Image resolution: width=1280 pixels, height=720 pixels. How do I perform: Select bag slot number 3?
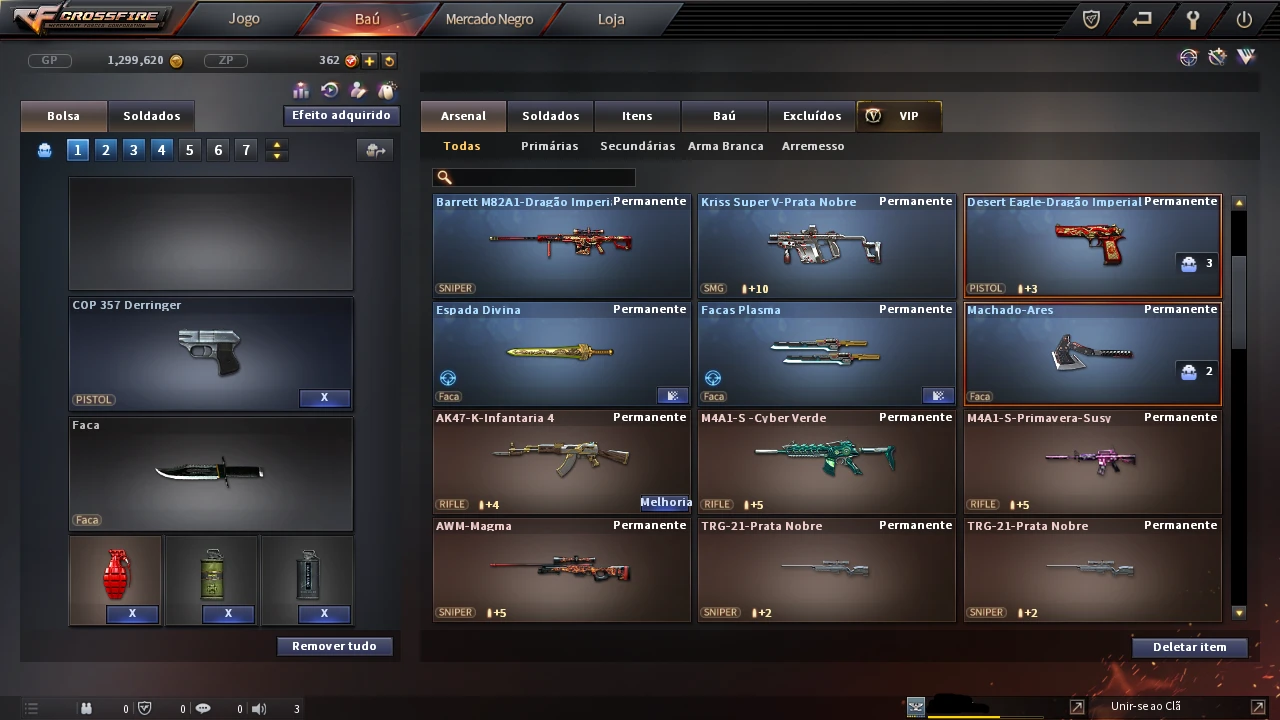pyautogui.click(x=133, y=150)
